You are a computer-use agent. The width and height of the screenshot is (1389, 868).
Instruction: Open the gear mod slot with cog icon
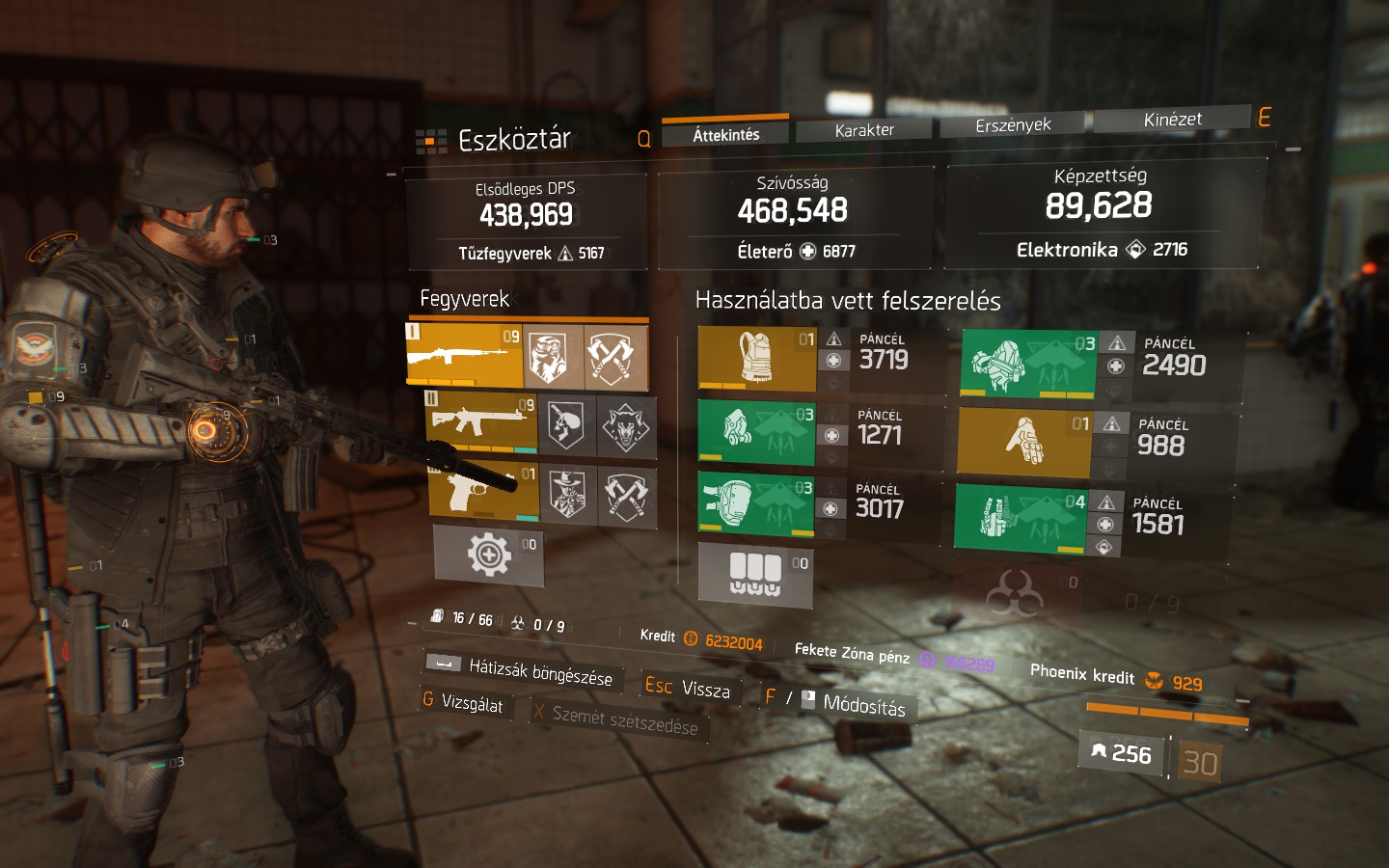coord(488,556)
